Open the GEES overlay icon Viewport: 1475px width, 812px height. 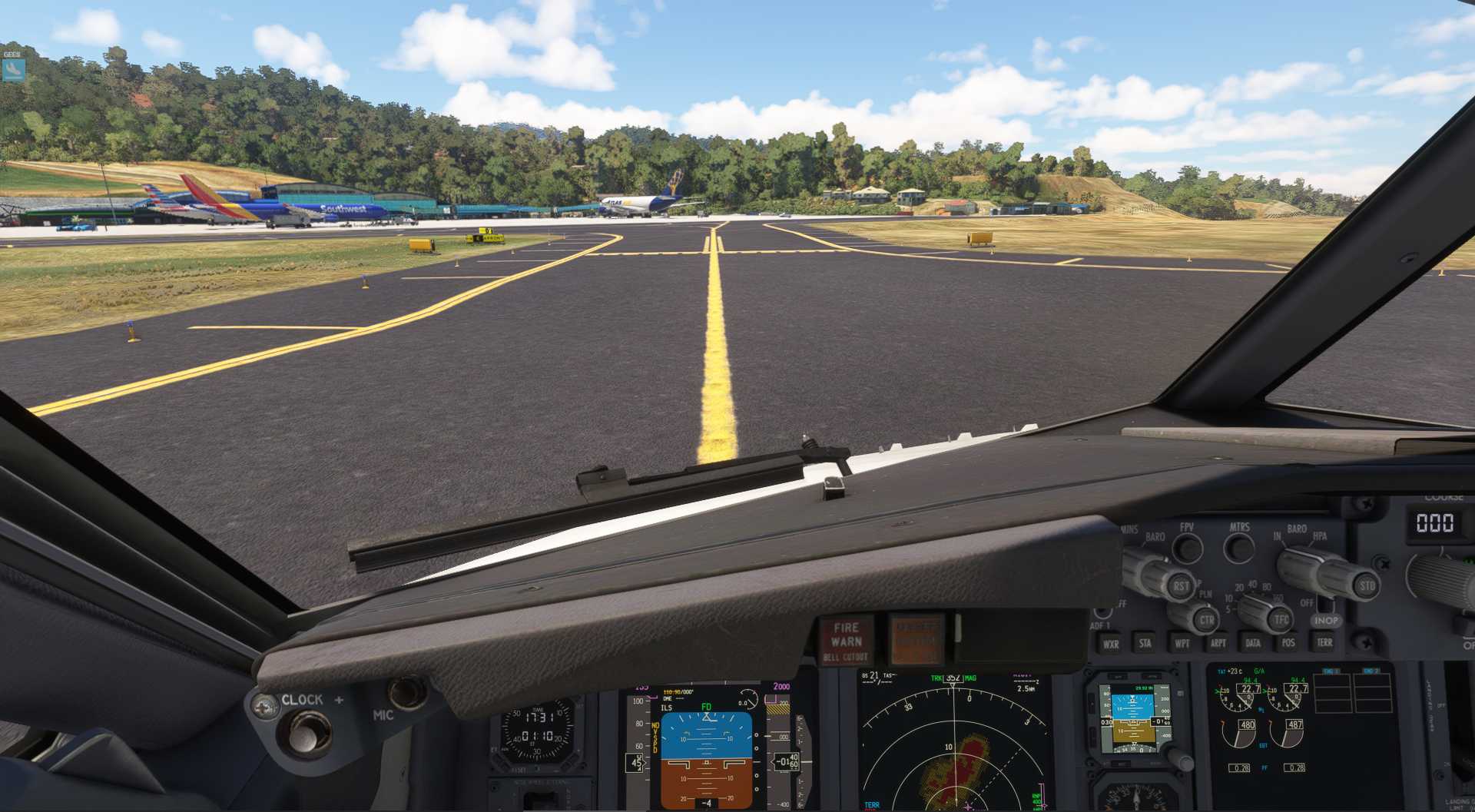(13, 70)
